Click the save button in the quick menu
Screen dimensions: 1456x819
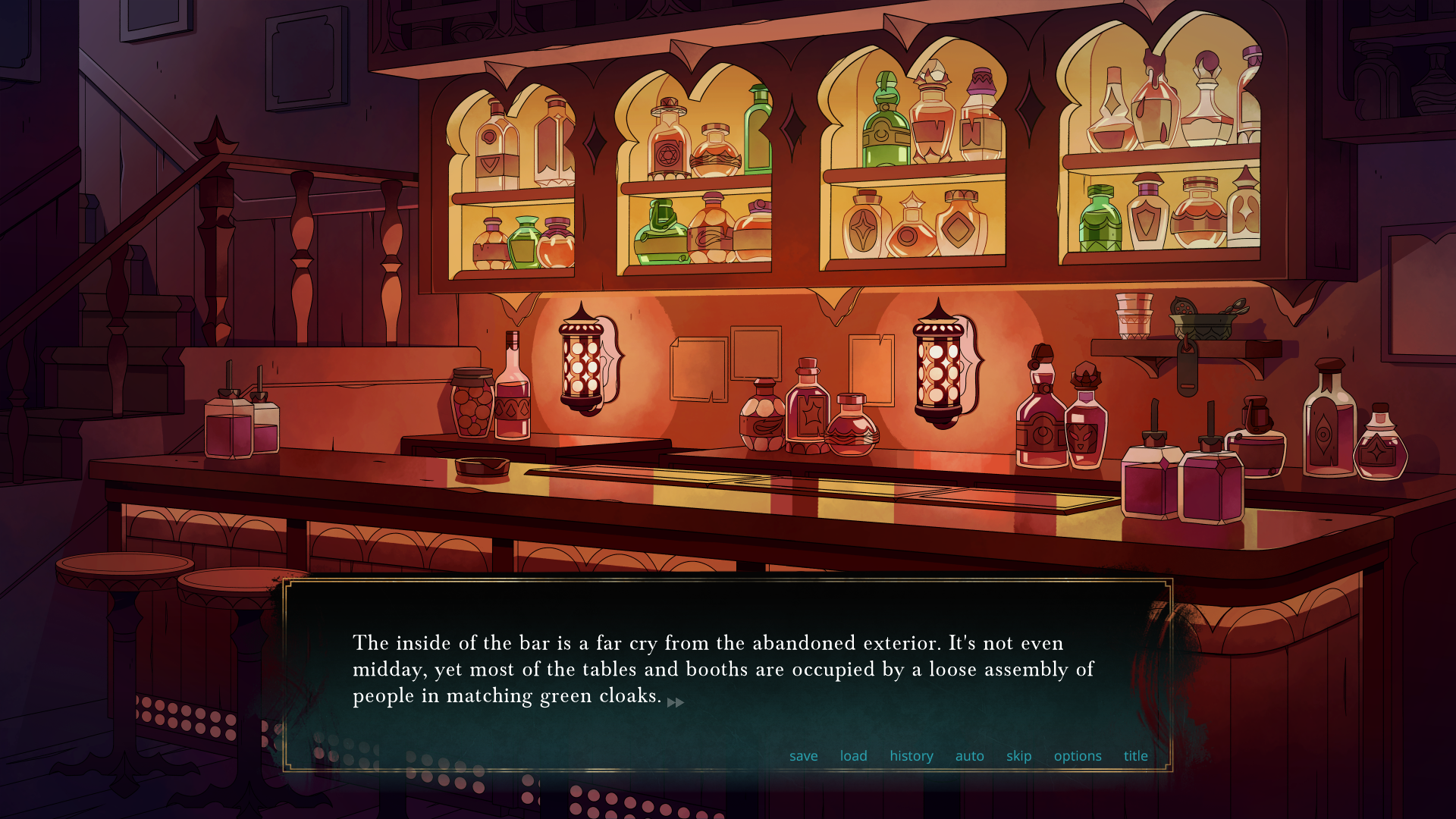click(803, 756)
